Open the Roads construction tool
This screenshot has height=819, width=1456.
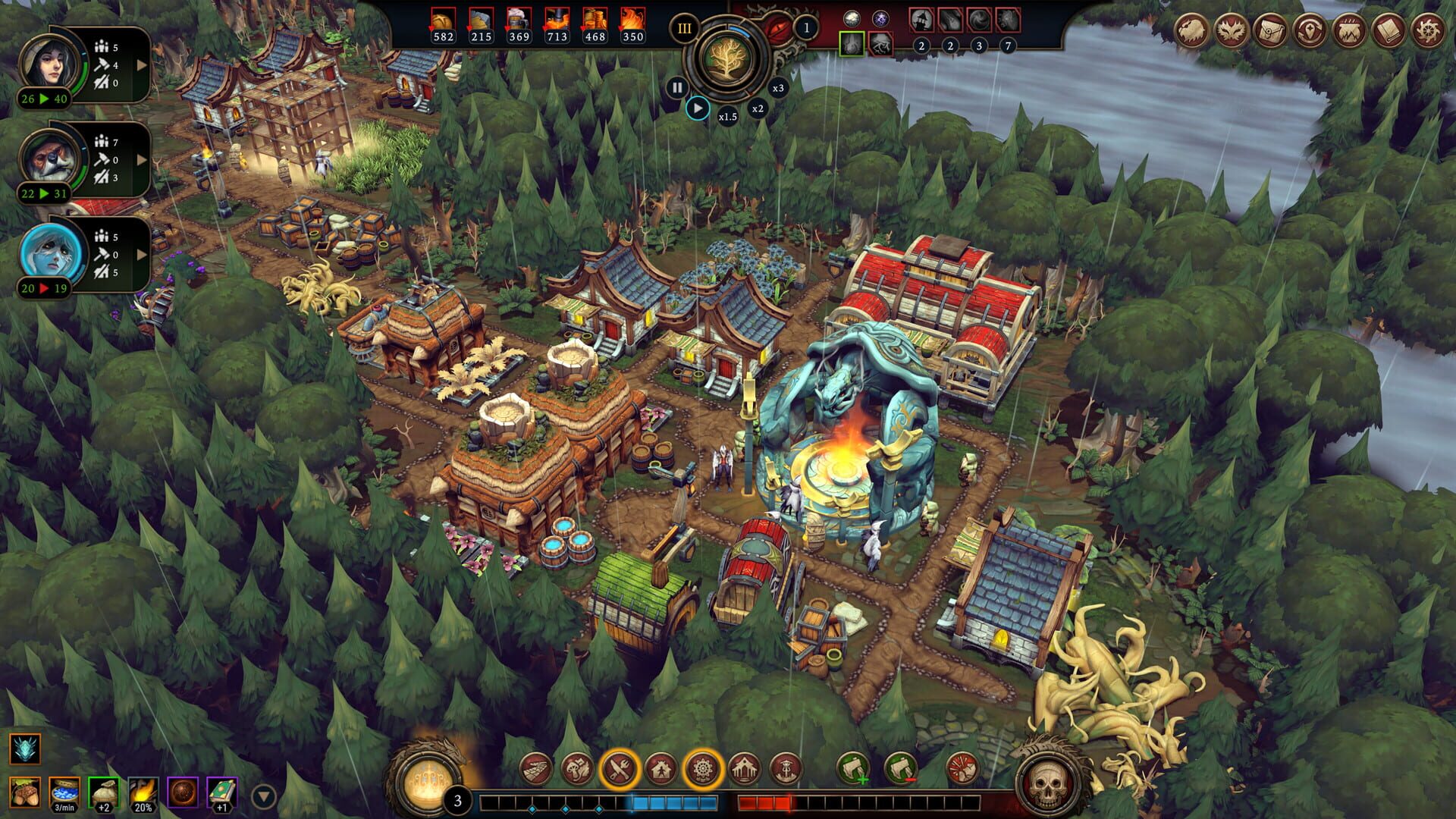click(x=535, y=770)
